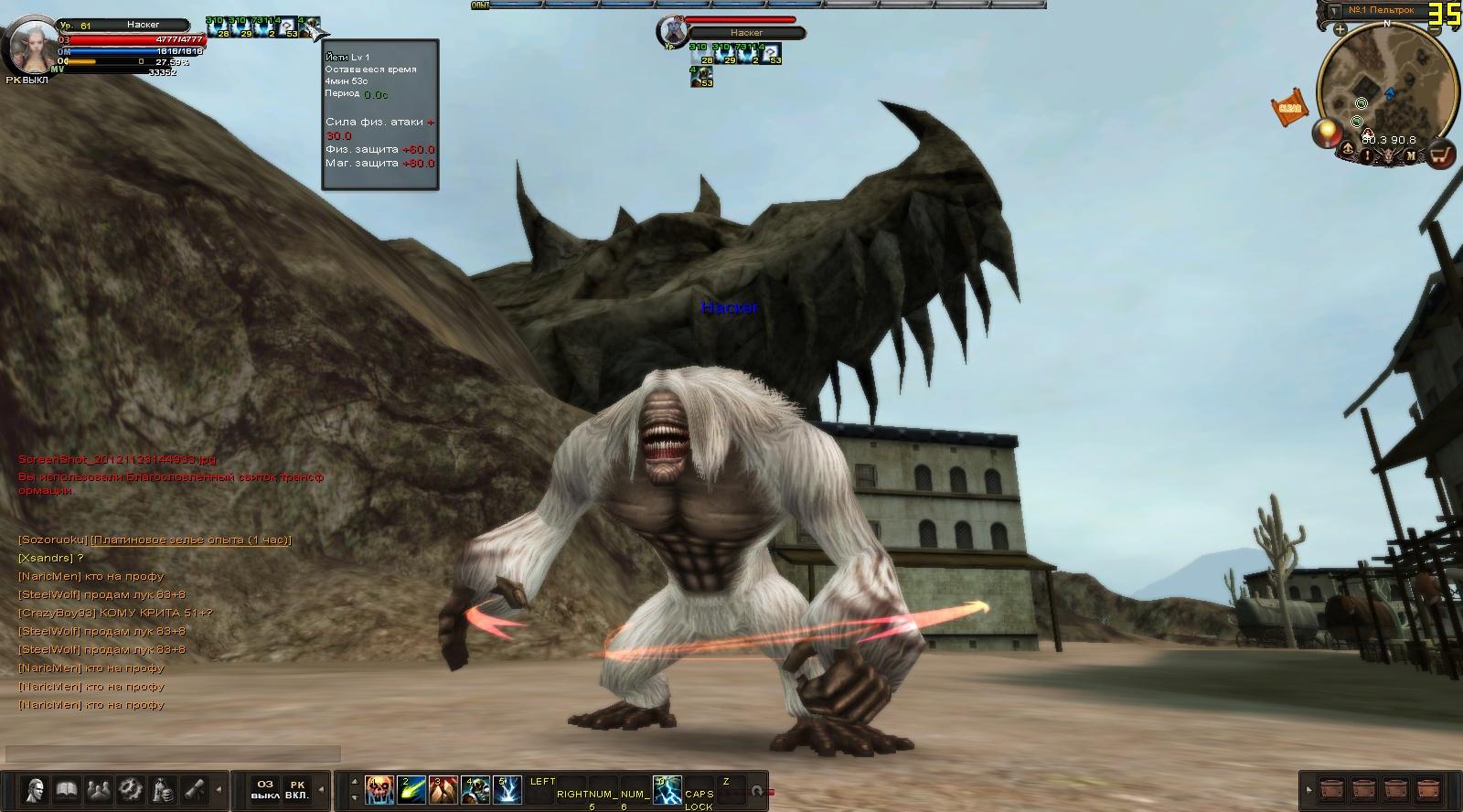This screenshot has height=812, width=1463.
Task: Click the exclamation mark button below the minimap
Action: pyautogui.click(x=1368, y=155)
